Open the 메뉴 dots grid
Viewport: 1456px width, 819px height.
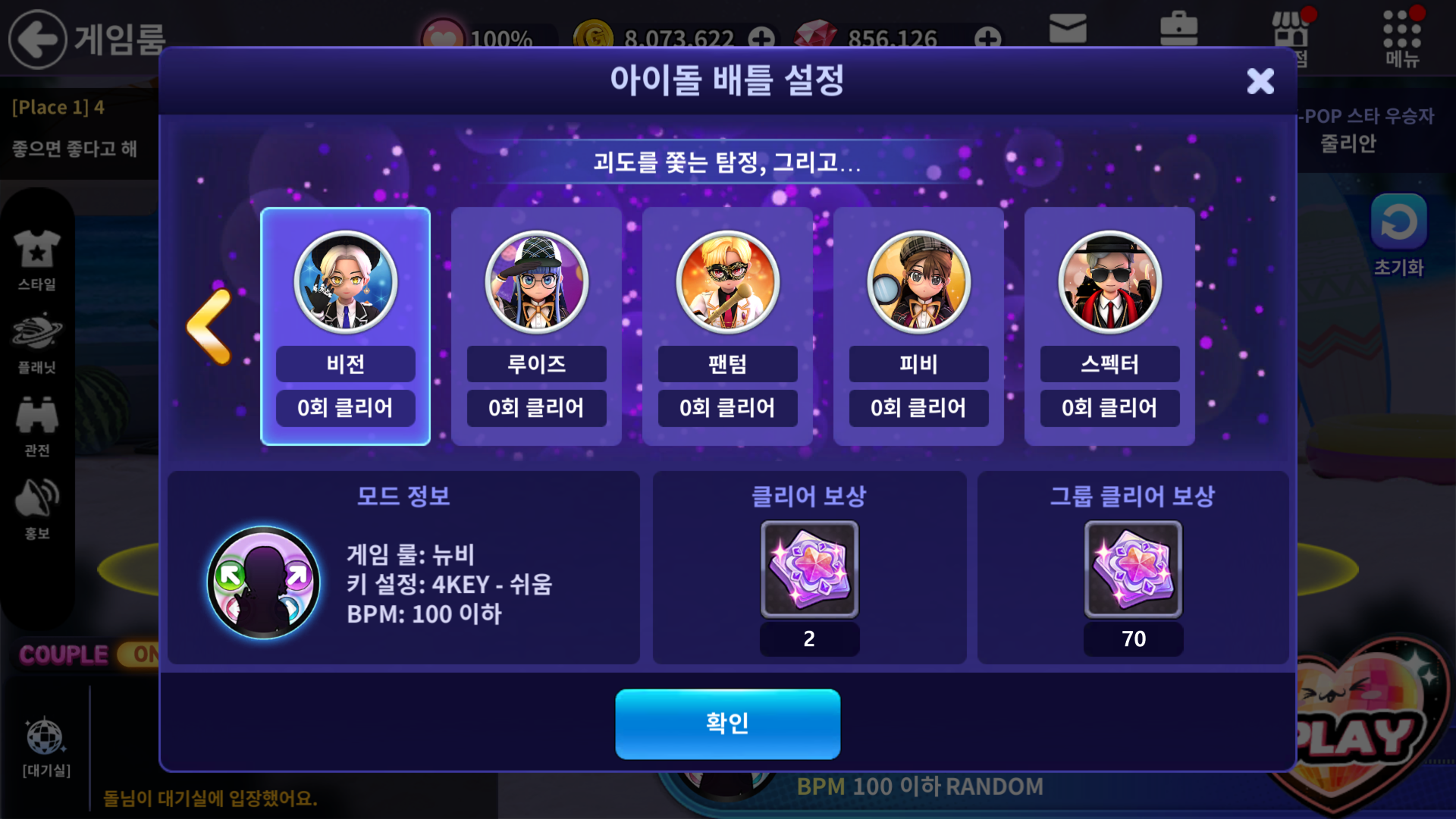click(x=1401, y=34)
